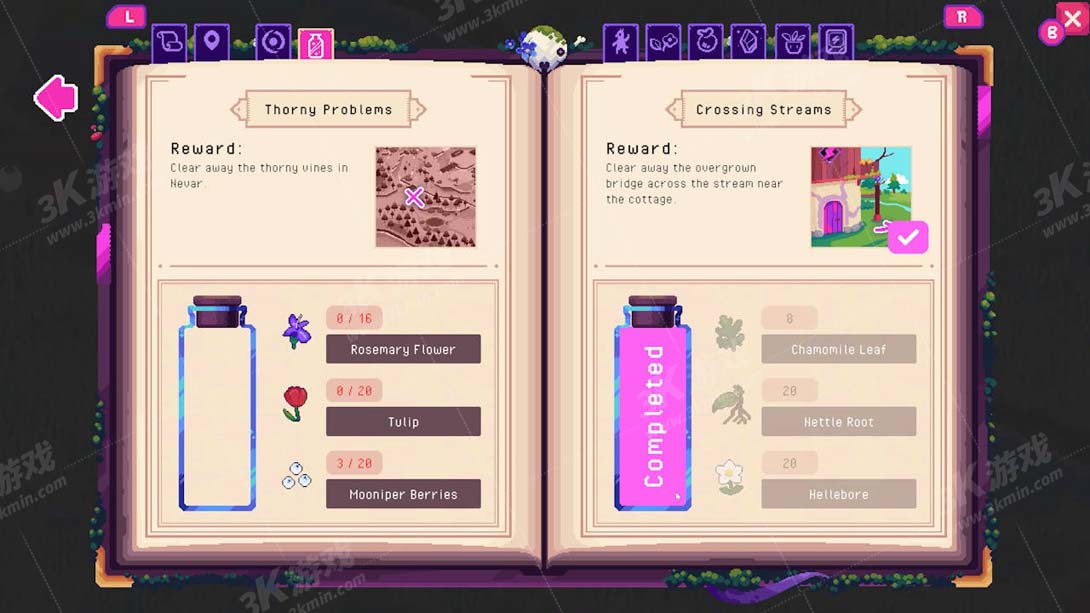Viewport: 1090px width, 613px height.
Task: Open the crystal tab
Action: pyautogui.click(x=748, y=43)
